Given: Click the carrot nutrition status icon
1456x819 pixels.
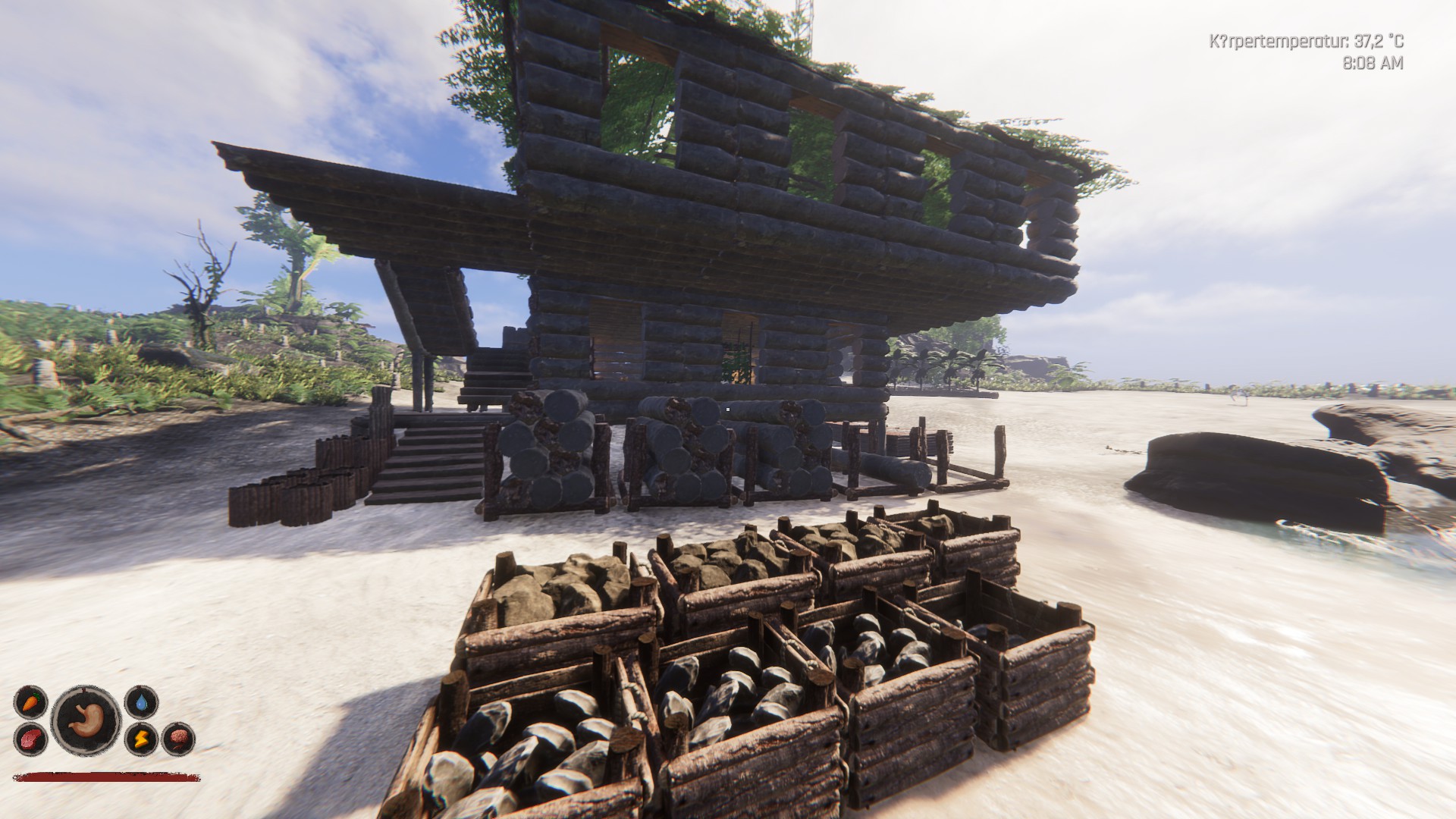Looking at the screenshot, I should pos(30,702).
